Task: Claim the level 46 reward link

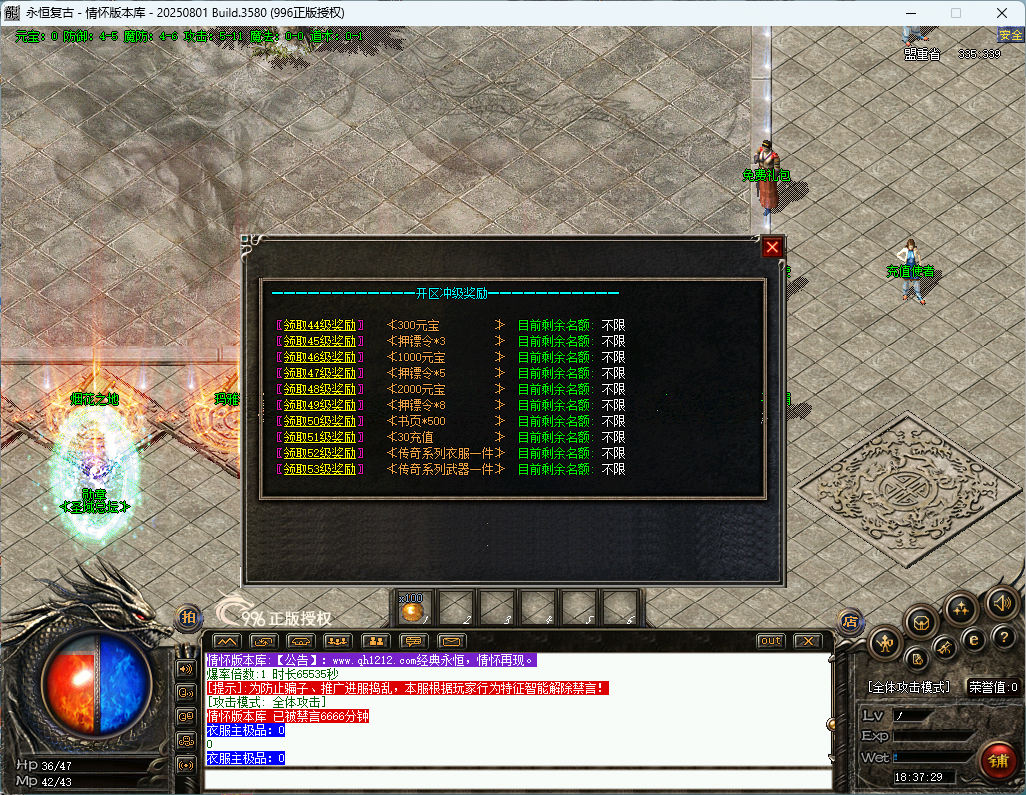Action: point(320,357)
